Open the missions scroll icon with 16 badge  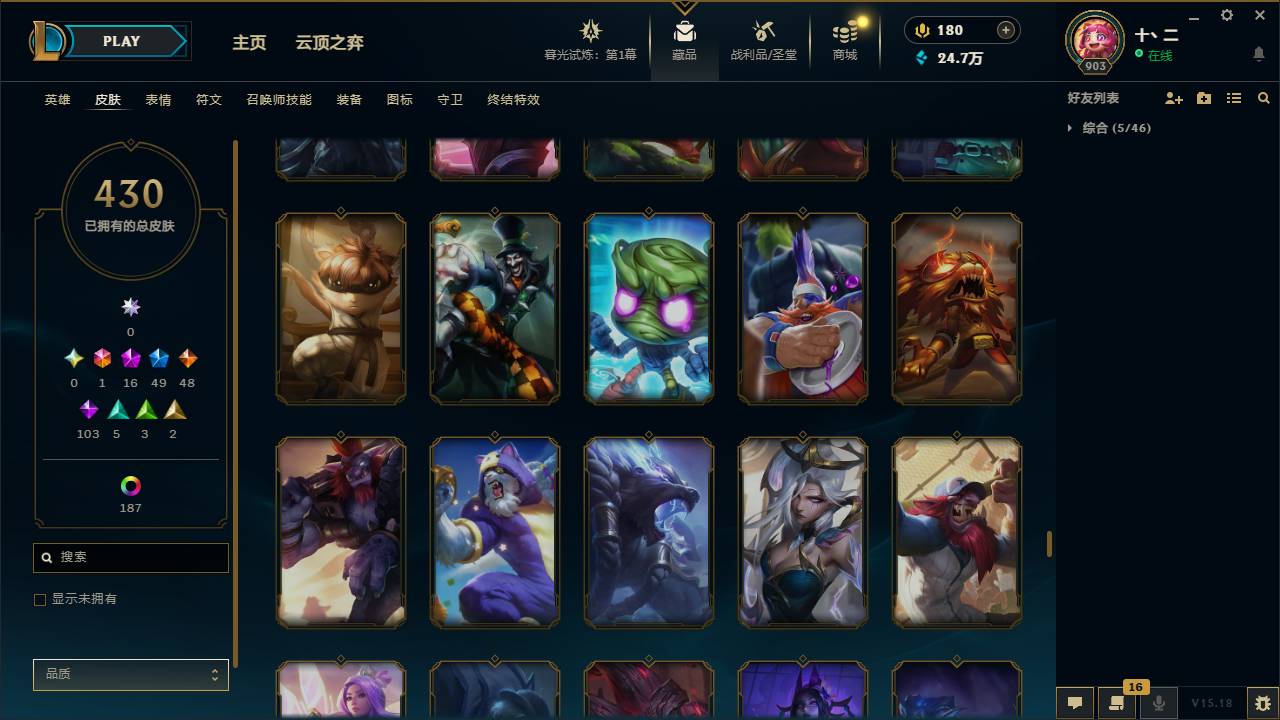(1117, 703)
